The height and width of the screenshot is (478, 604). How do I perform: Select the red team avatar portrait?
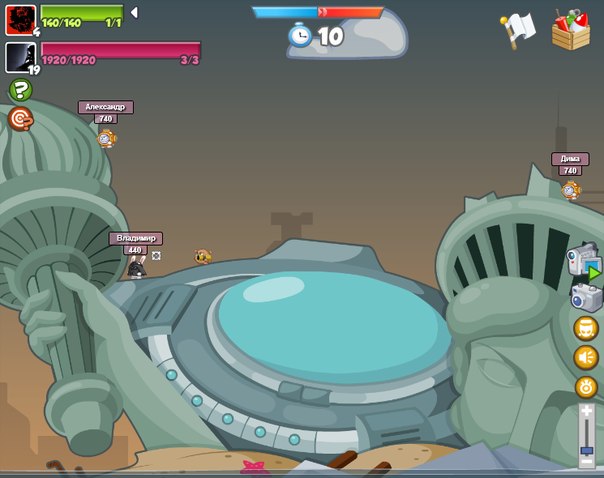tap(20, 19)
